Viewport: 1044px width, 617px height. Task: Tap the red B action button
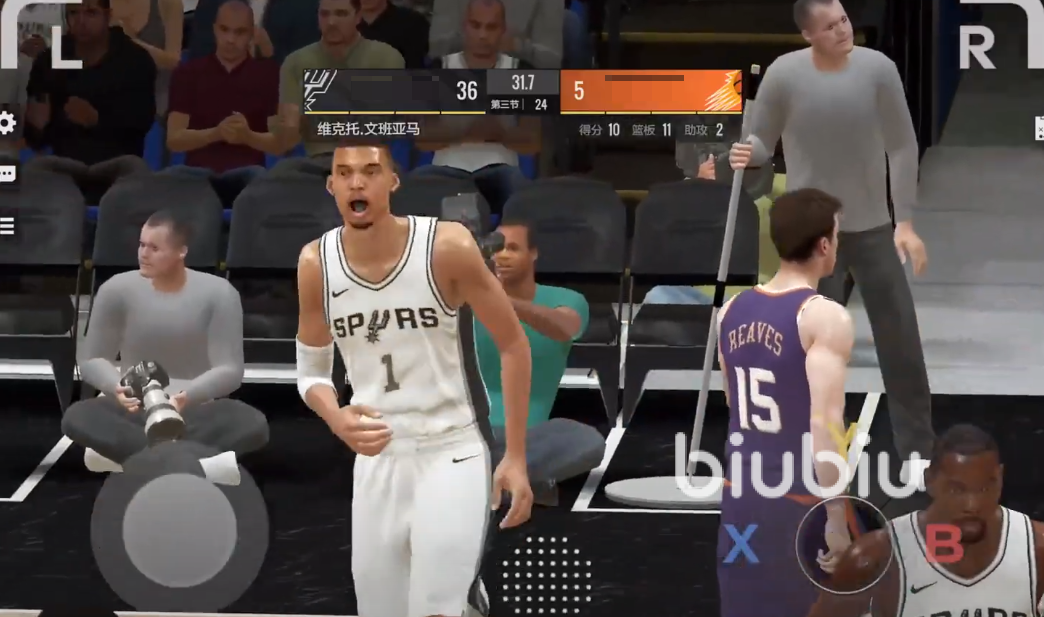(x=944, y=543)
